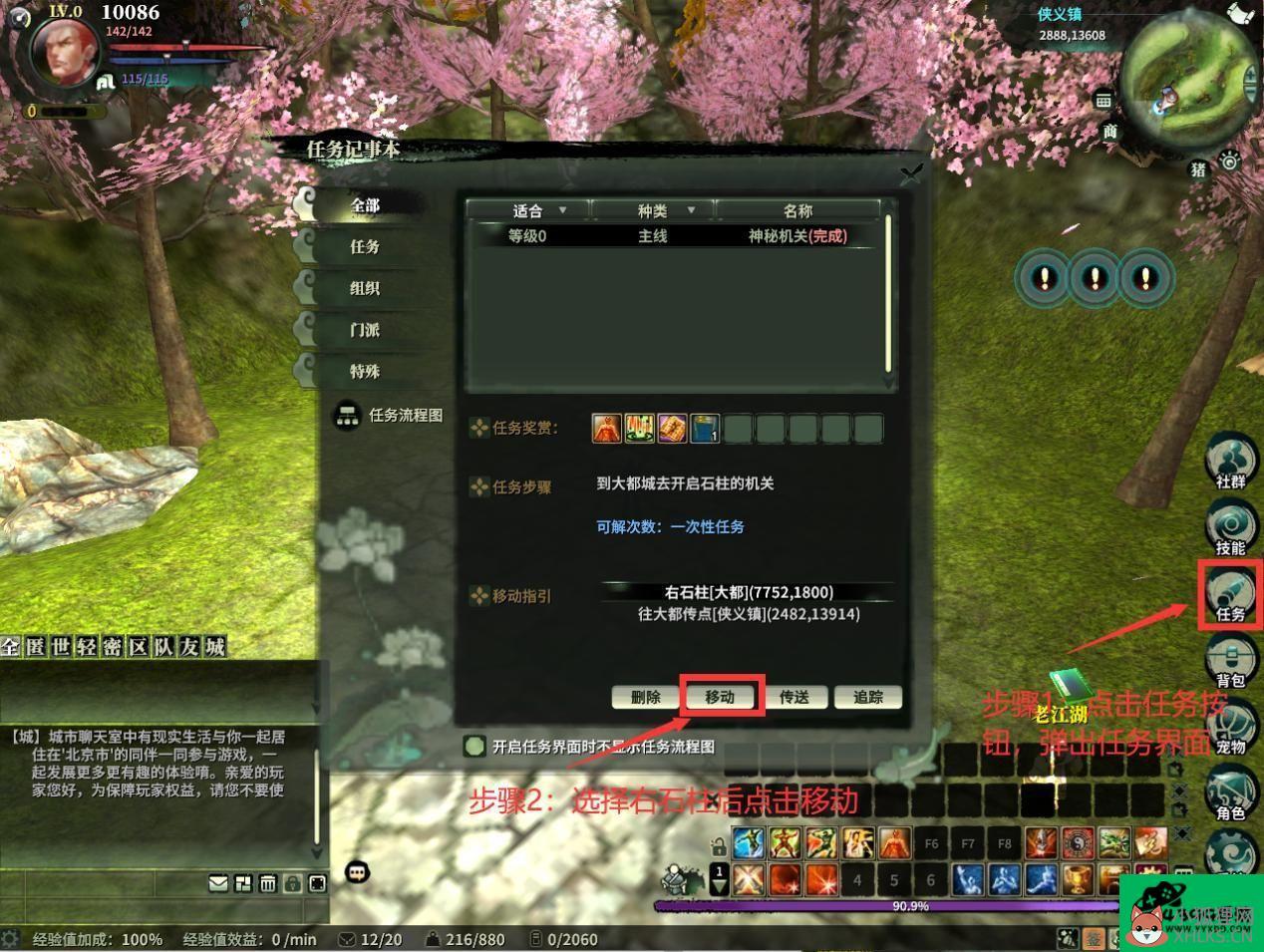Switch to the 全部 quest tab
1264x952 pixels.
tap(365, 205)
